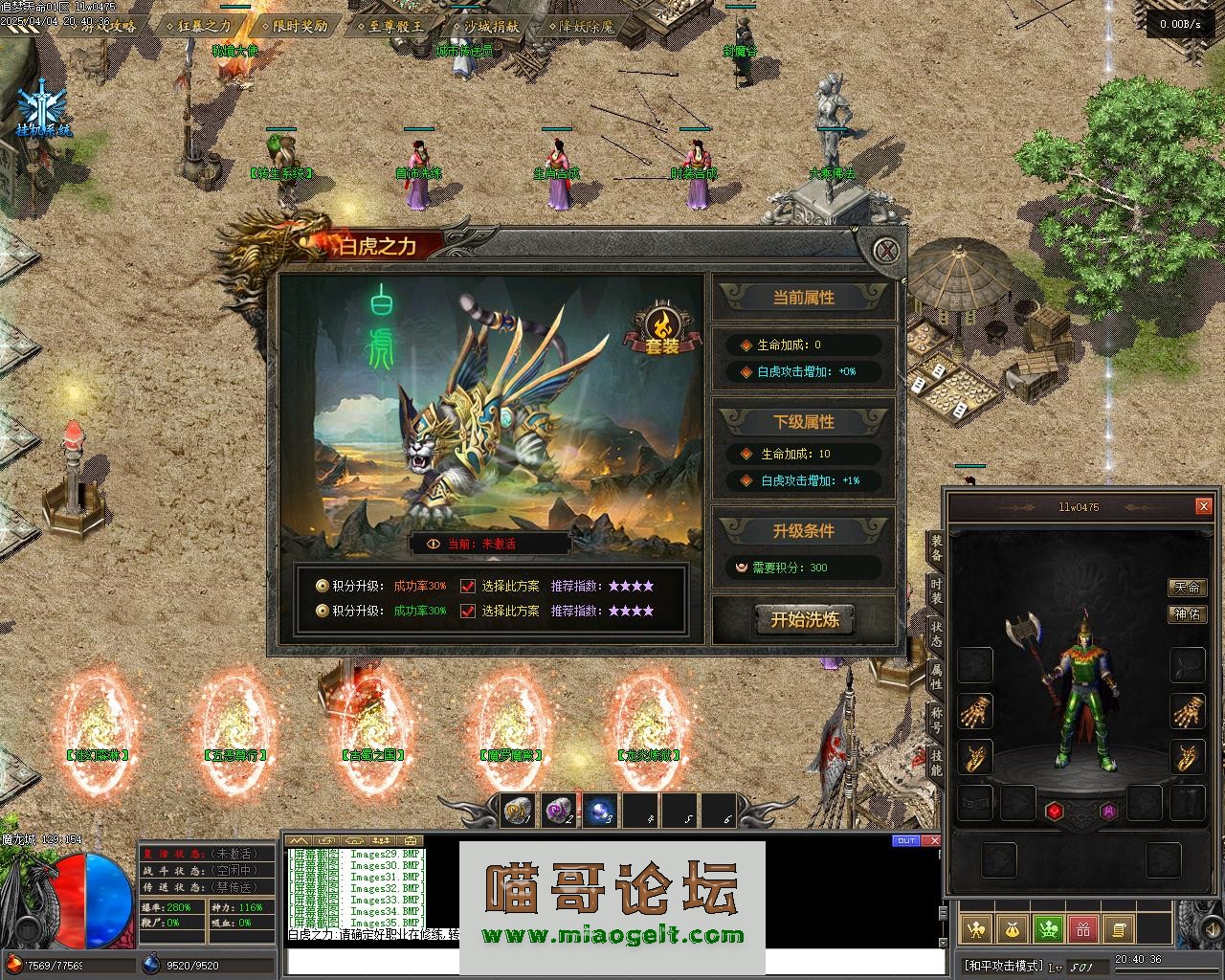This screenshot has height=980, width=1225.
Task: Close the 白虎之力 panel
Action: (889, 251)
